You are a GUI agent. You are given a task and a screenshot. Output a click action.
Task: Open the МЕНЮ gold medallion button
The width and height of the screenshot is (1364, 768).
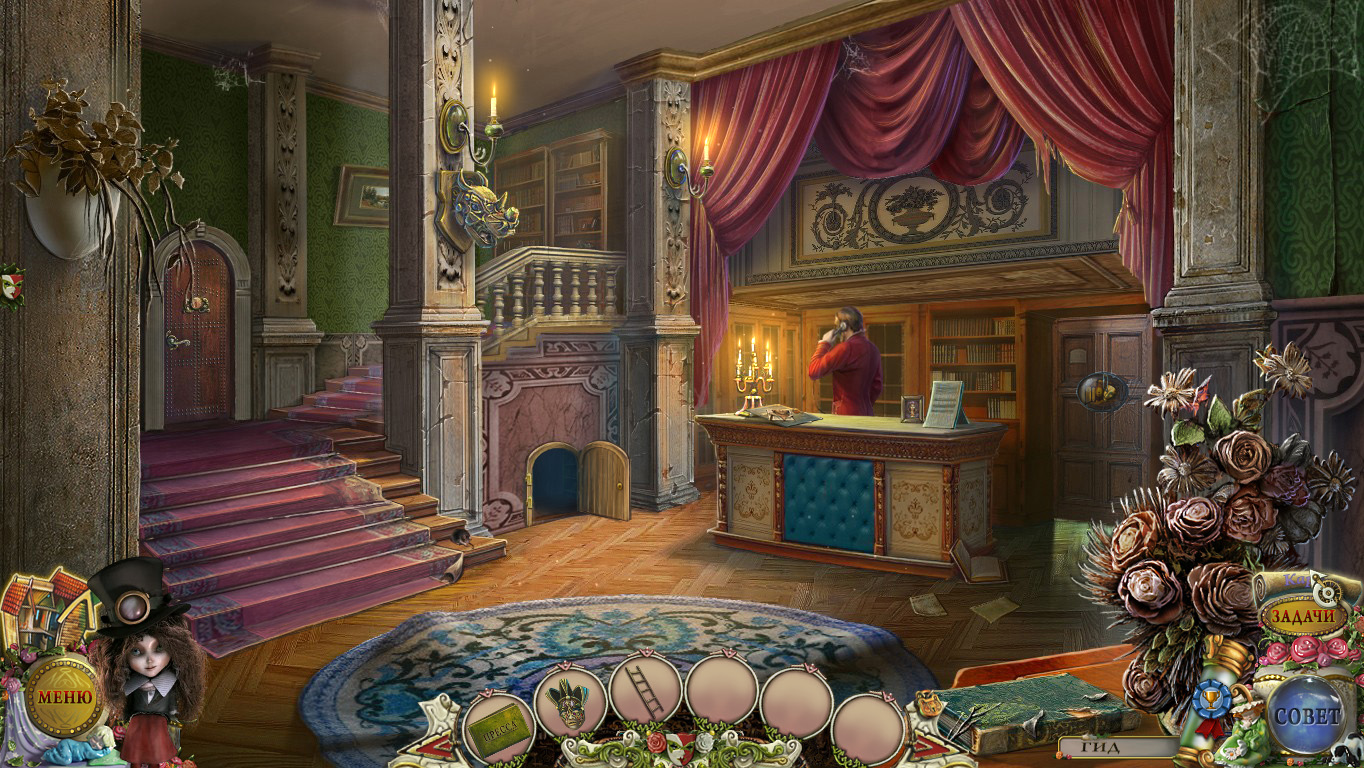(64, 696)
